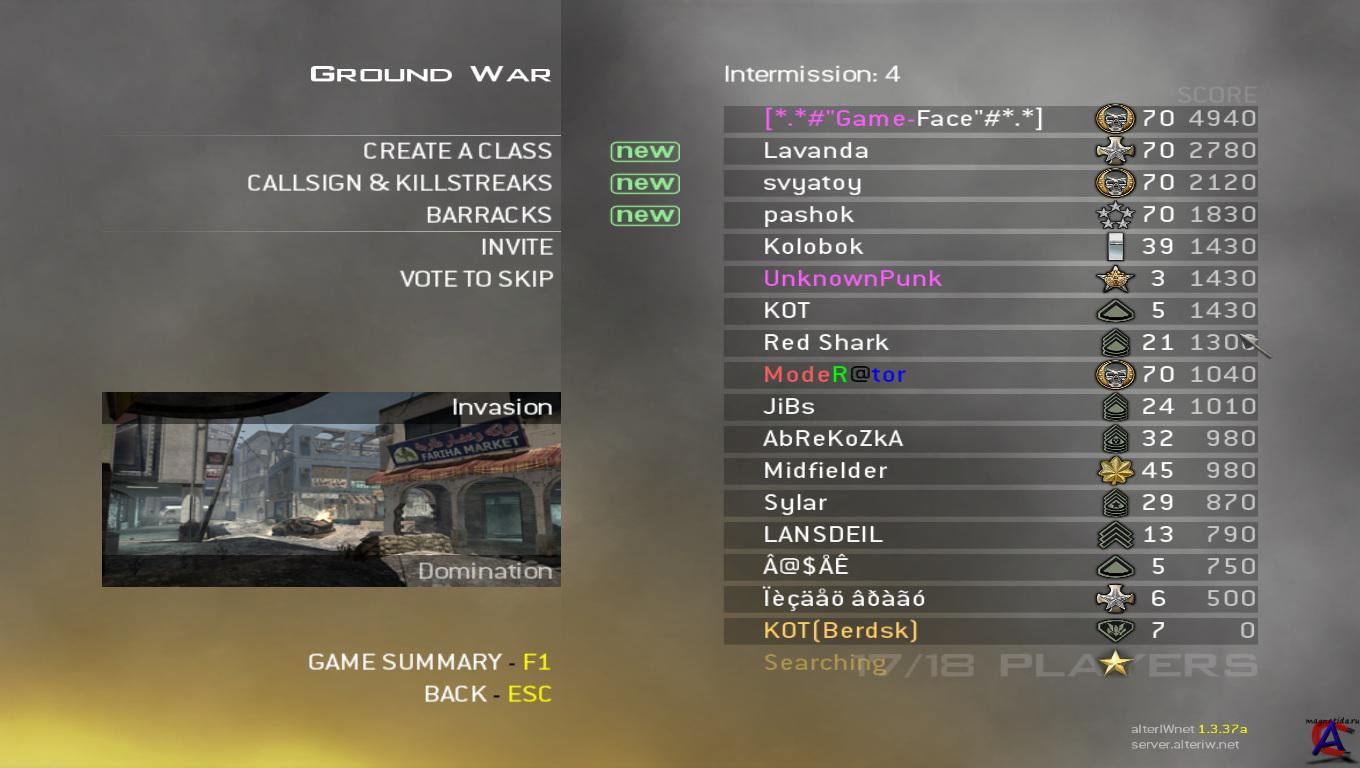Select Callsign & Killstreaks
This screenshot has height=768, width=1360.
pyautogui.click(x=399, y=183)
